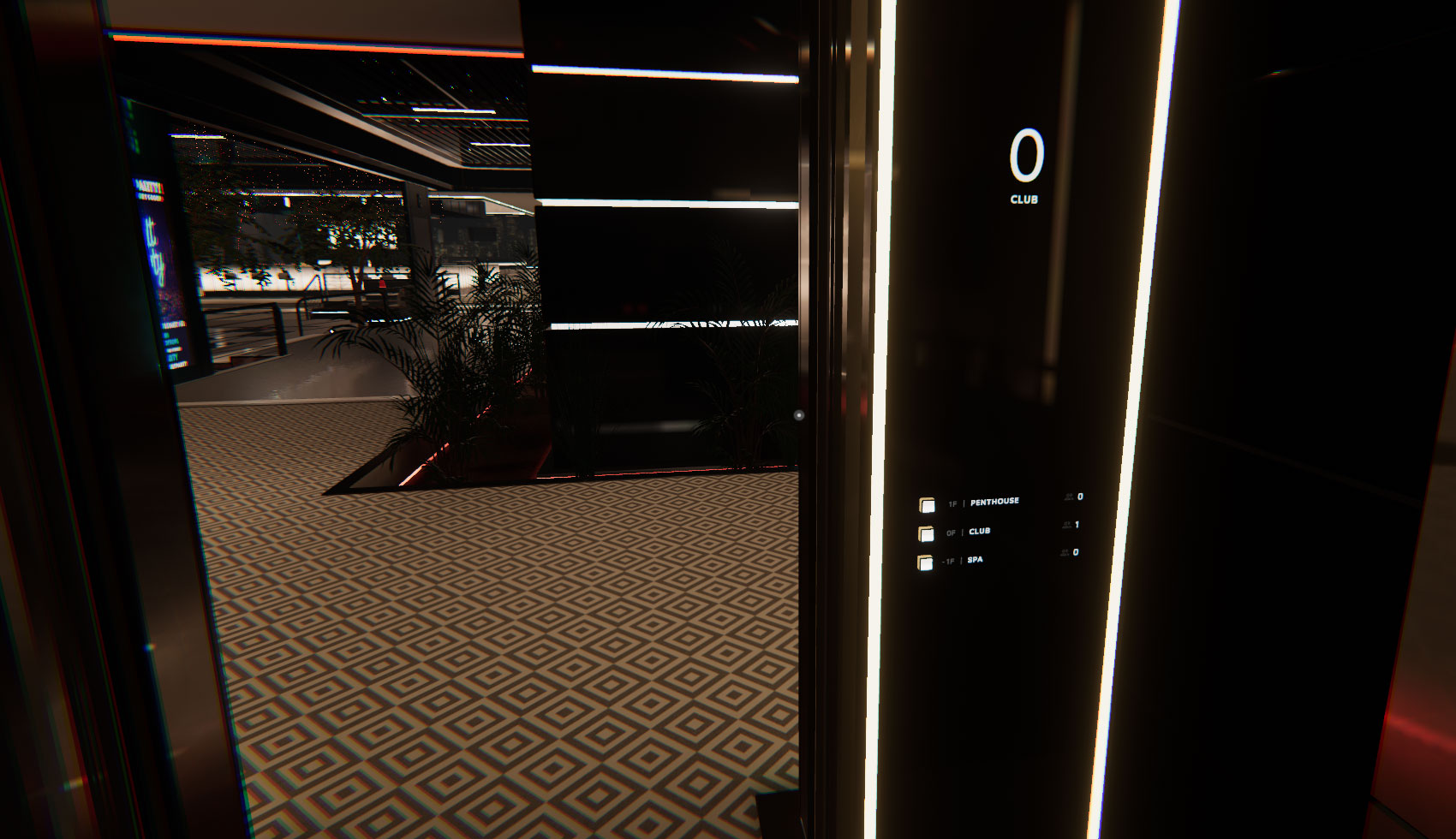Click the 0F label next to CLUB
Image resolution: width=1456 pixels, height=839 pixels.
coord(952,533)
